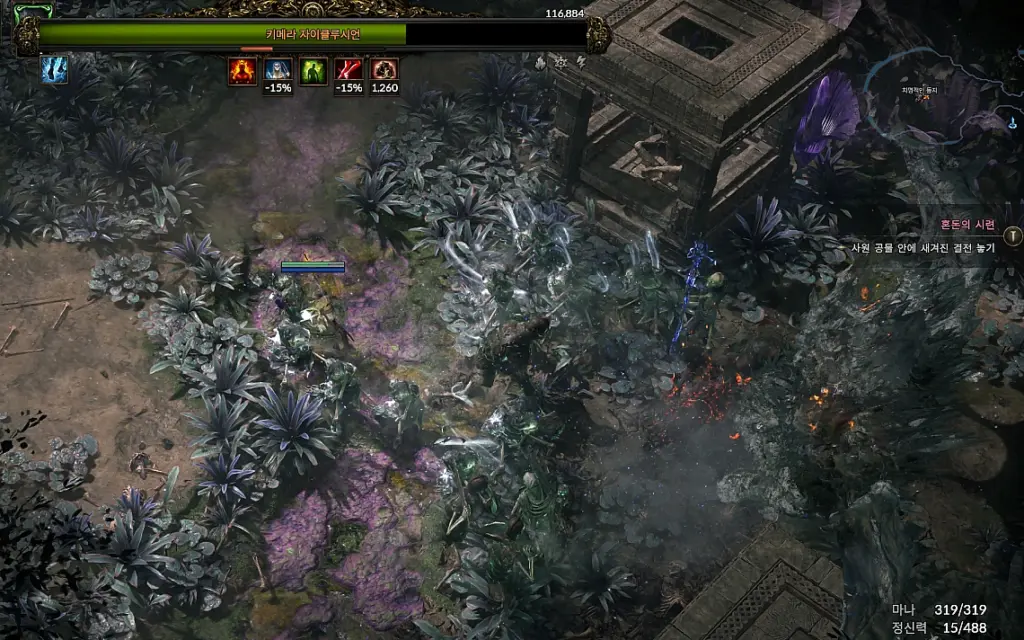Inspect the blue hooded figure -15% debuff
1024x640 pixels.
[277, 70]
